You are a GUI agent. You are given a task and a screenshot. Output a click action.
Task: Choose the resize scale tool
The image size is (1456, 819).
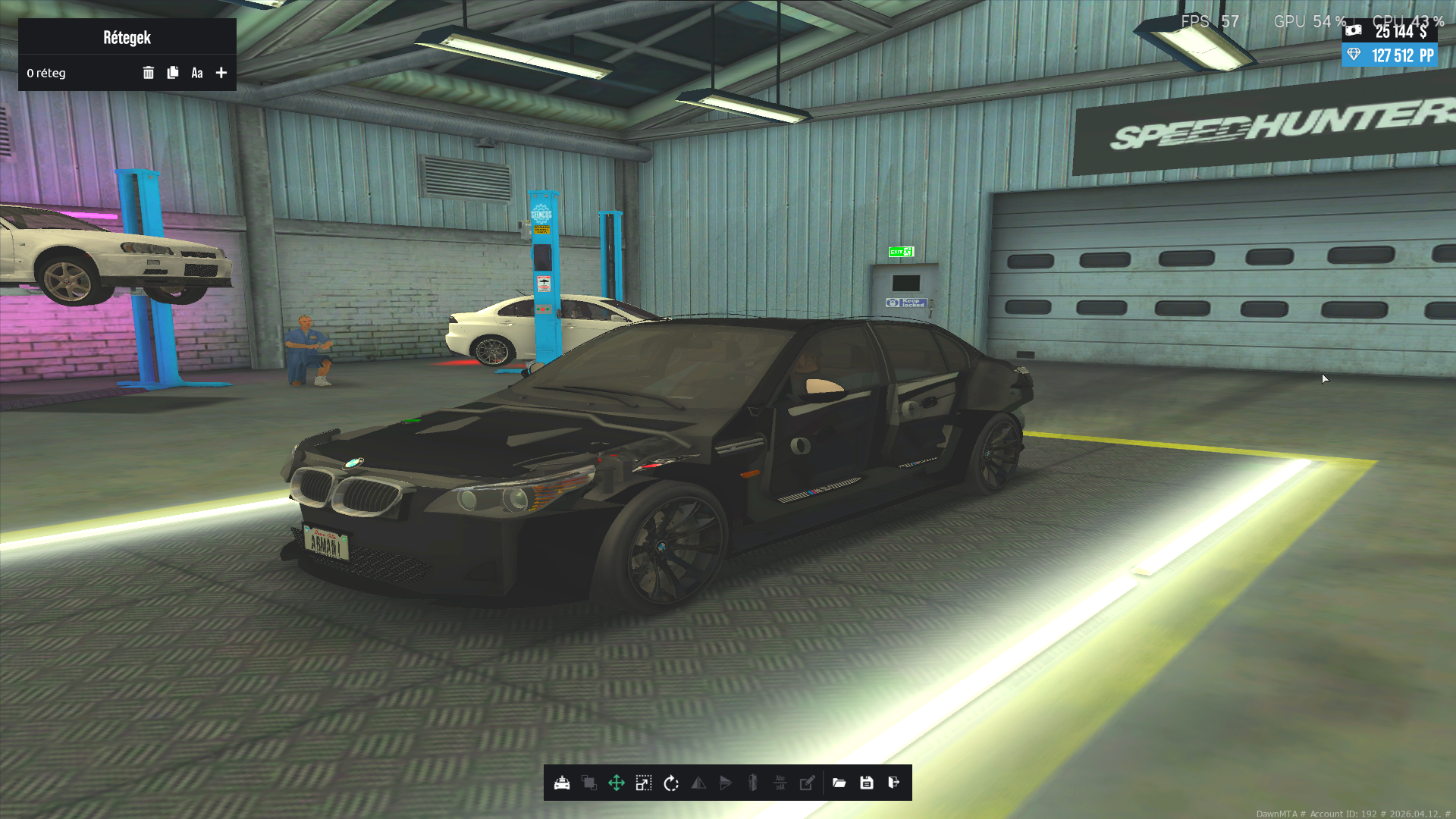click(644, 783)
